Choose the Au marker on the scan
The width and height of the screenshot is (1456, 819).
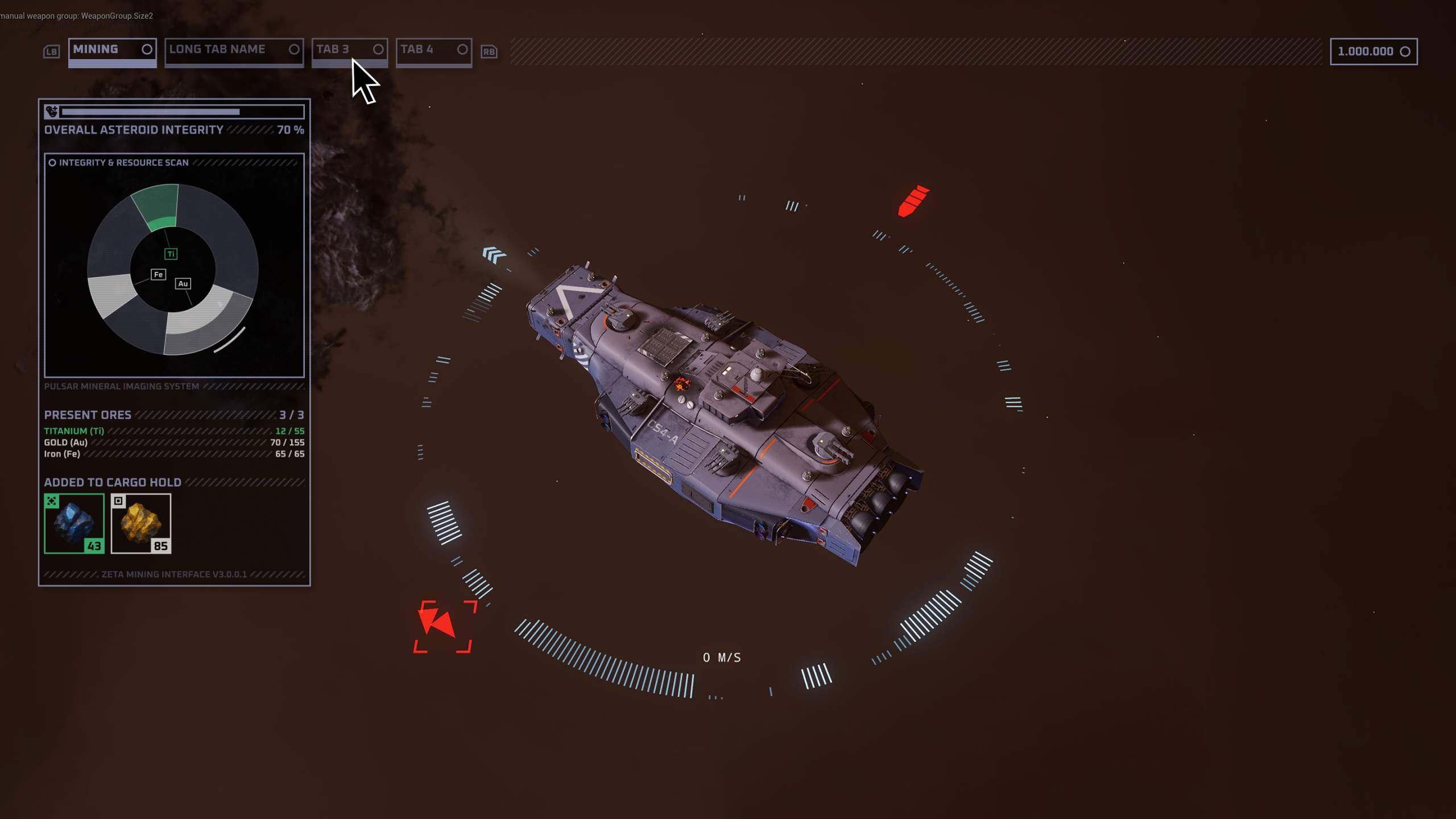[x=183, y=284]
